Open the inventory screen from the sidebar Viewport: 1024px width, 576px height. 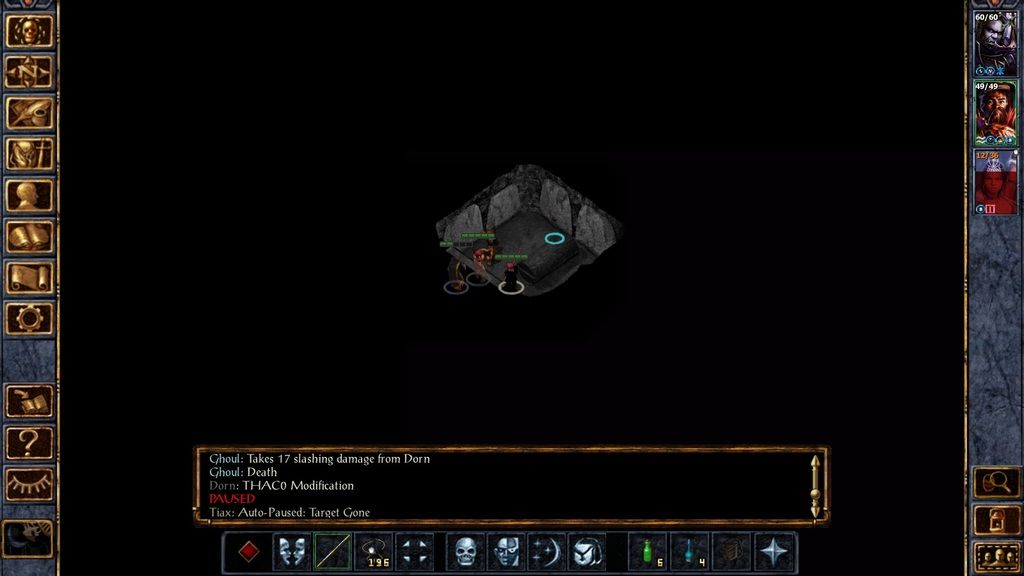[29, 154]
